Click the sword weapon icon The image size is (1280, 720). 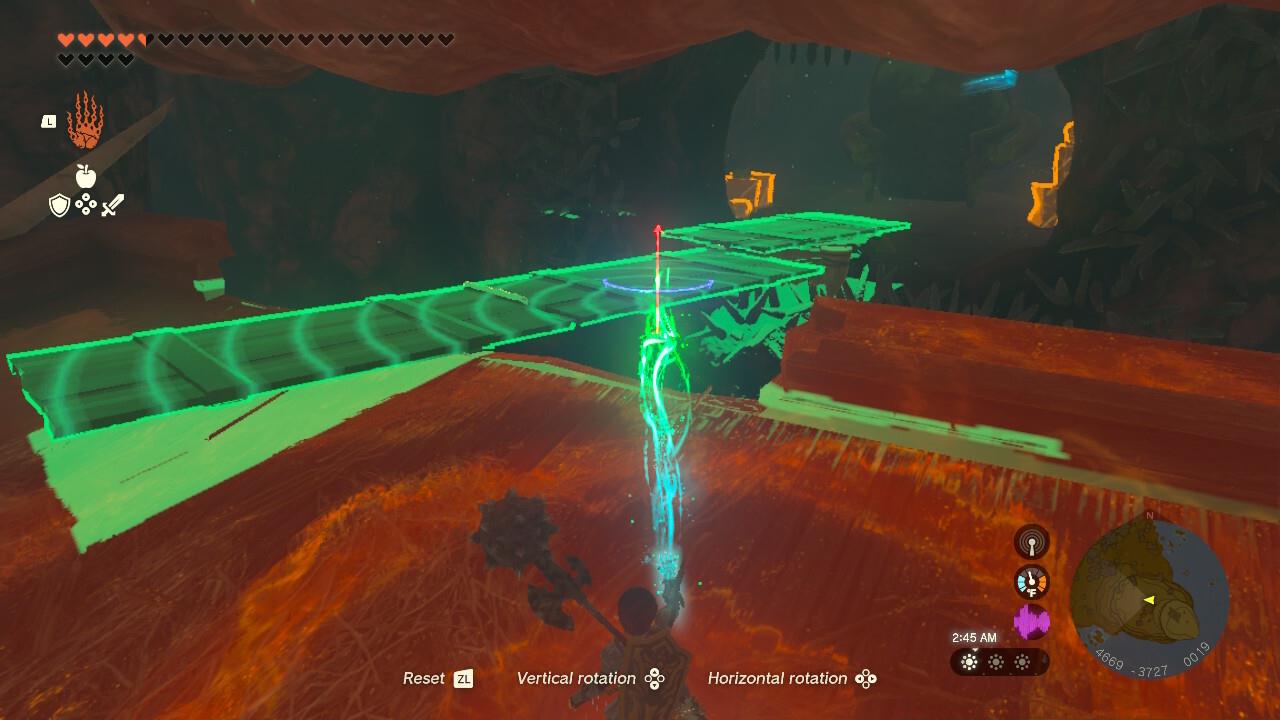tap(112, 203)
